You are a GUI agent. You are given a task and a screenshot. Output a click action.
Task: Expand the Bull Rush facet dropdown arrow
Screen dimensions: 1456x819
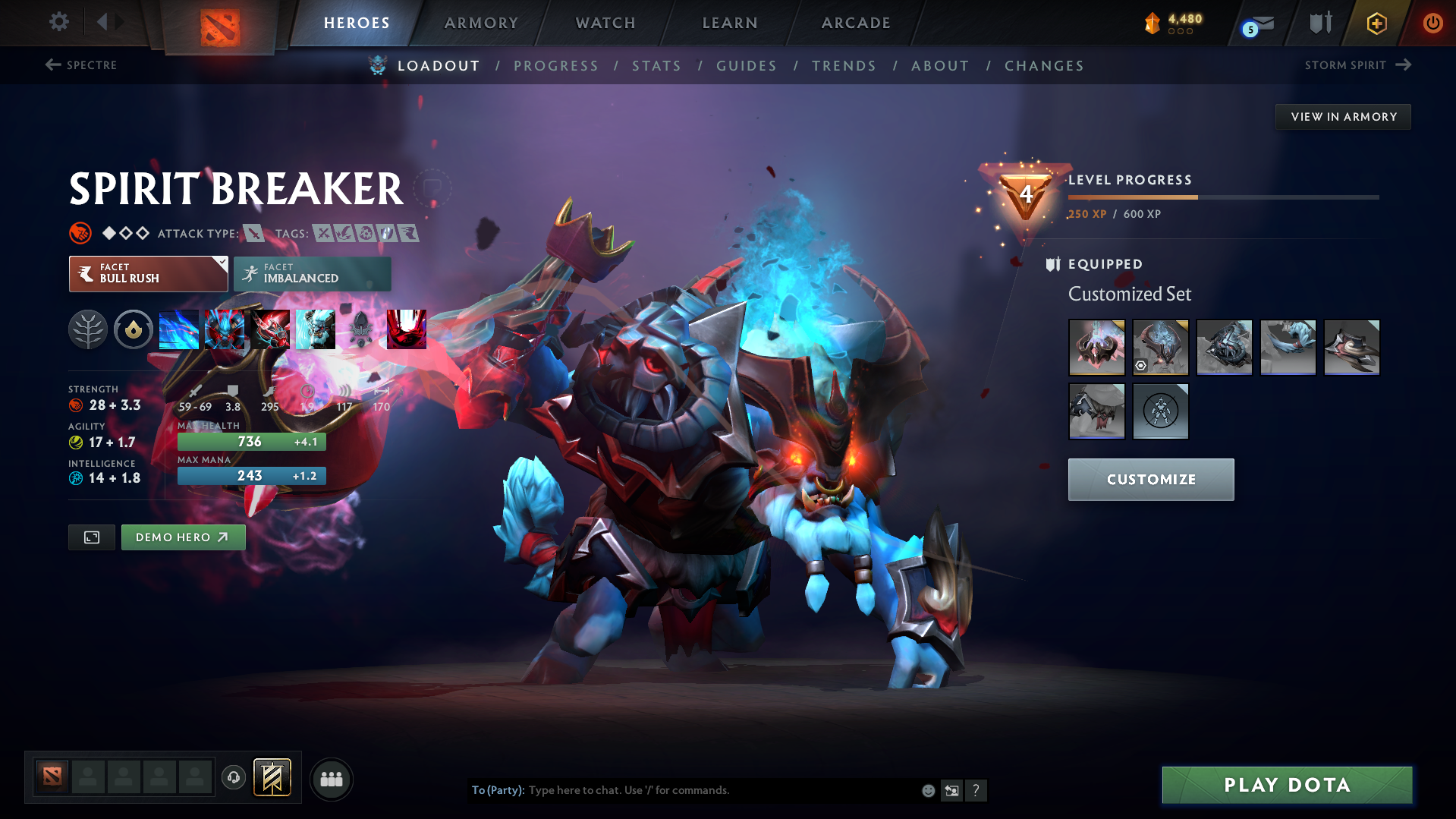pyautogui.click(x=221, y=264)
